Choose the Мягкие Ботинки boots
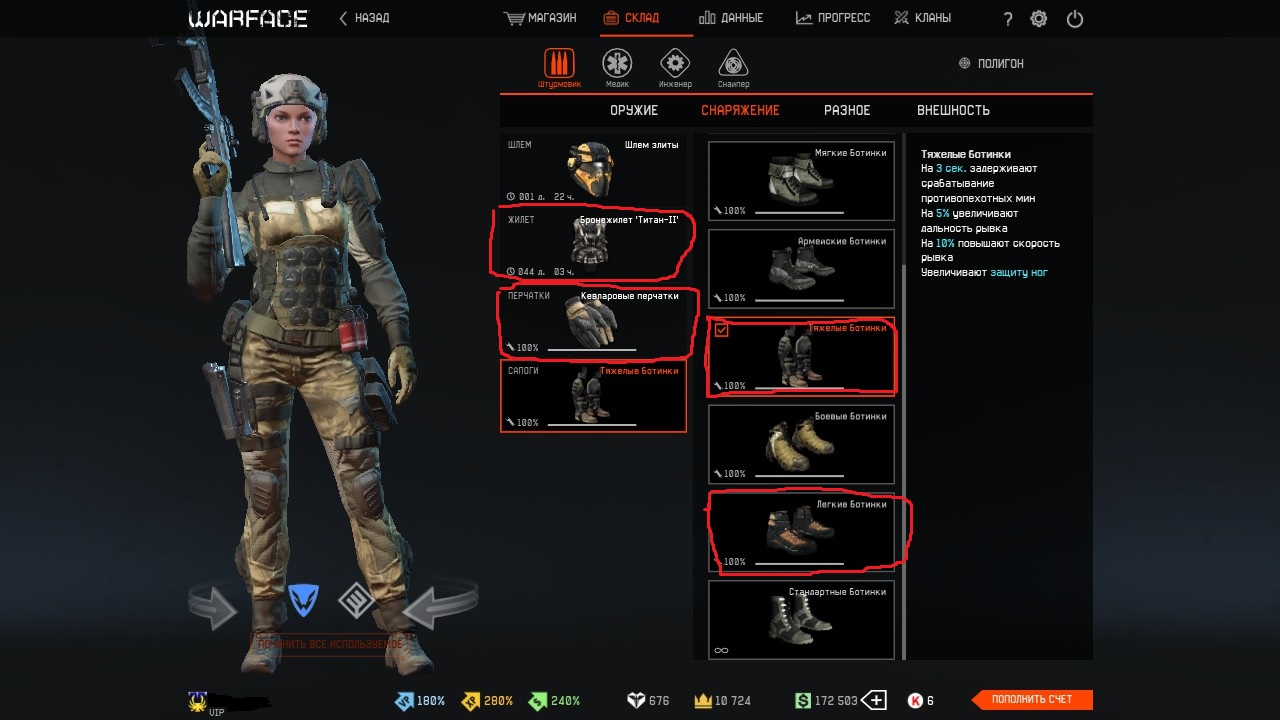This screenshot has width=1280, height=720. pyautogui.click(x=801, y=181)
